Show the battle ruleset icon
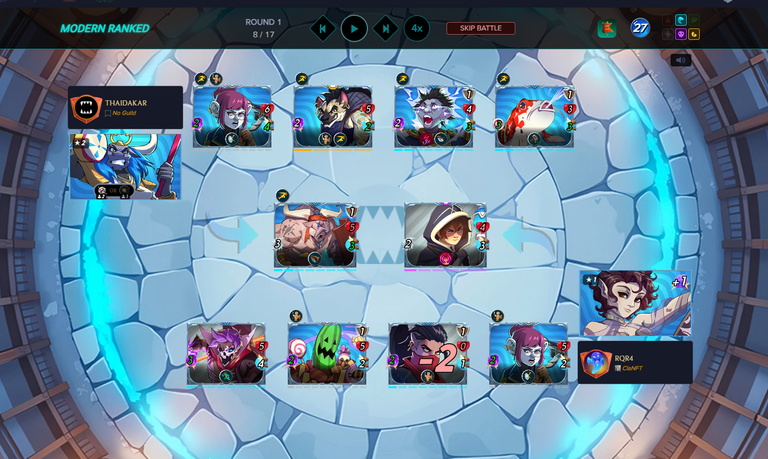The image size is (768, 459). [x=607, y=28]
